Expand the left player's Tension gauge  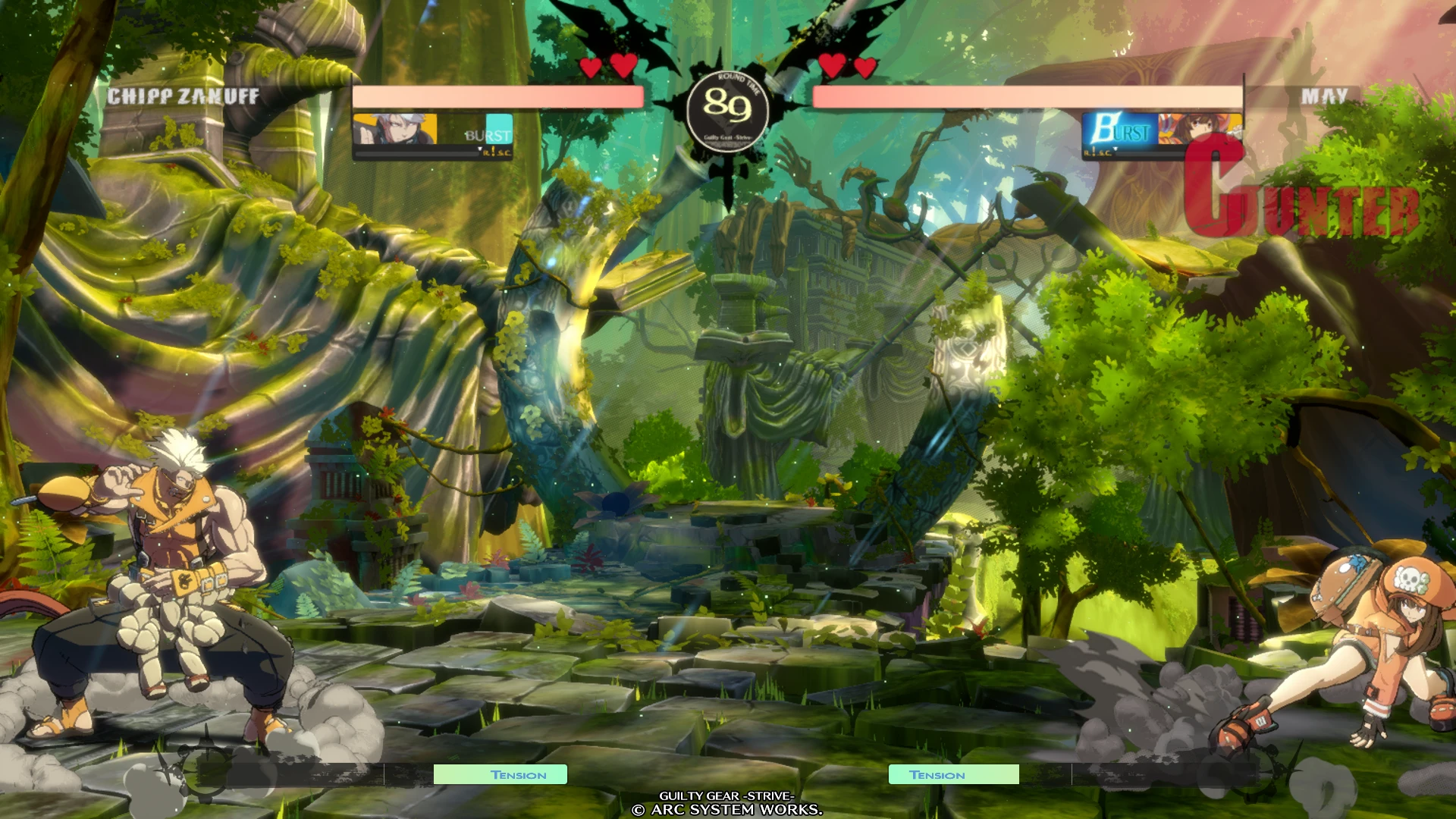500,775
